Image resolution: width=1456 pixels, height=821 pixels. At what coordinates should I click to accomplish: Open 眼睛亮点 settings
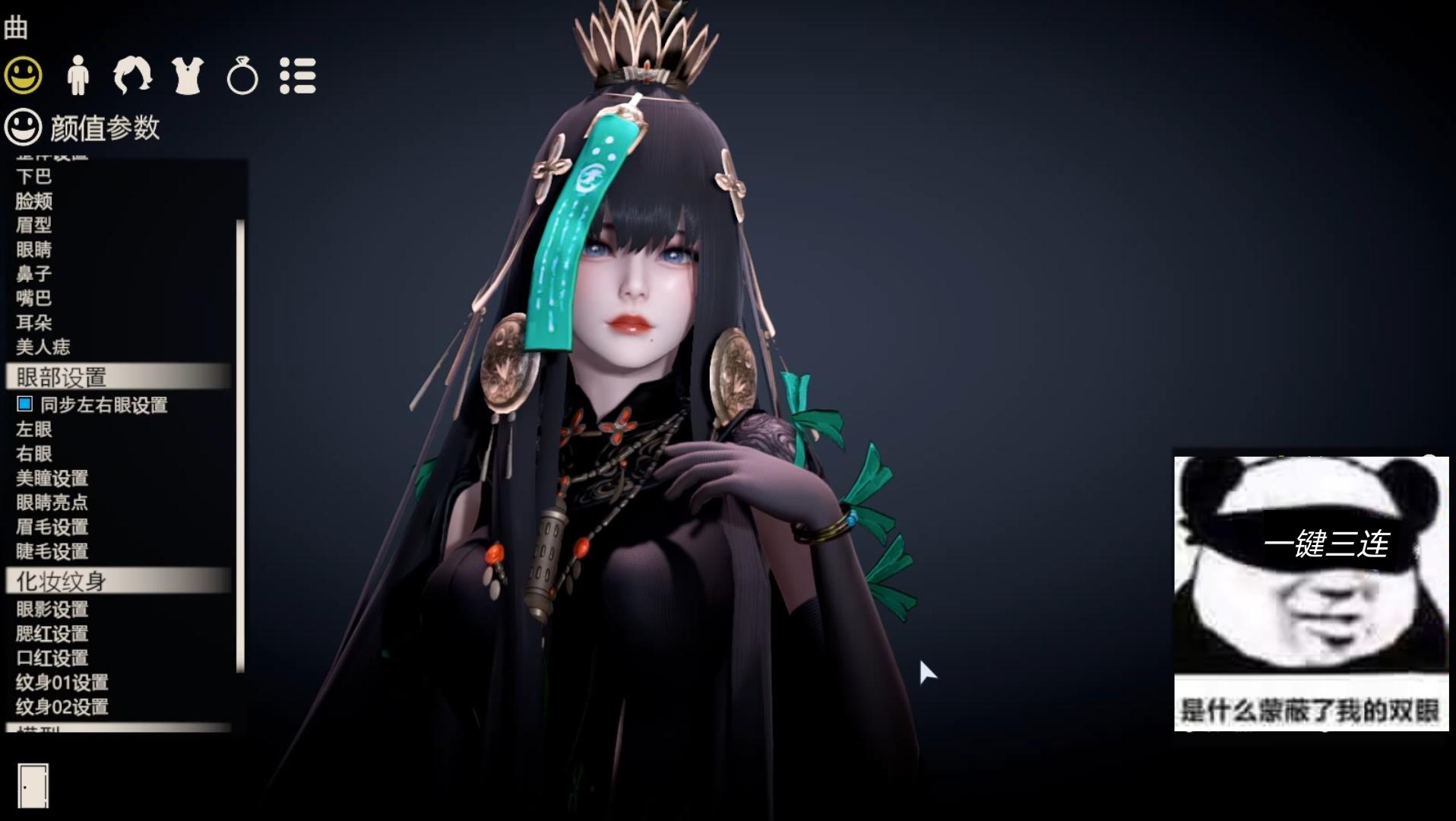click(52, 503)
